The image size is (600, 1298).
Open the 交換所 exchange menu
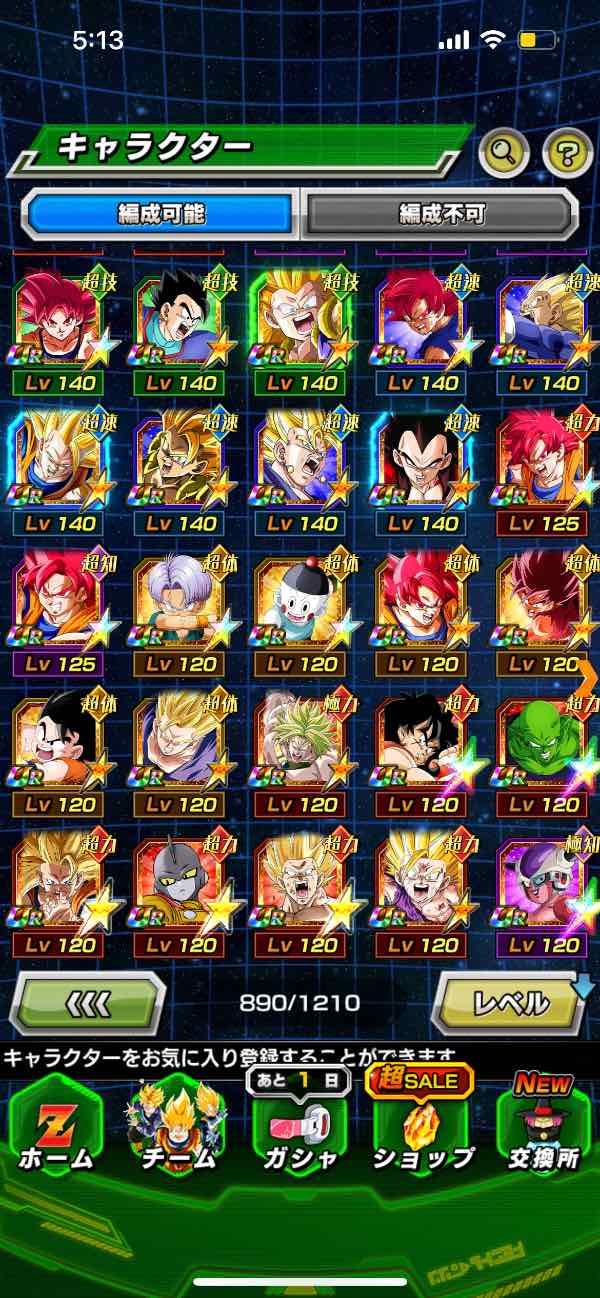coord(543,1125)
